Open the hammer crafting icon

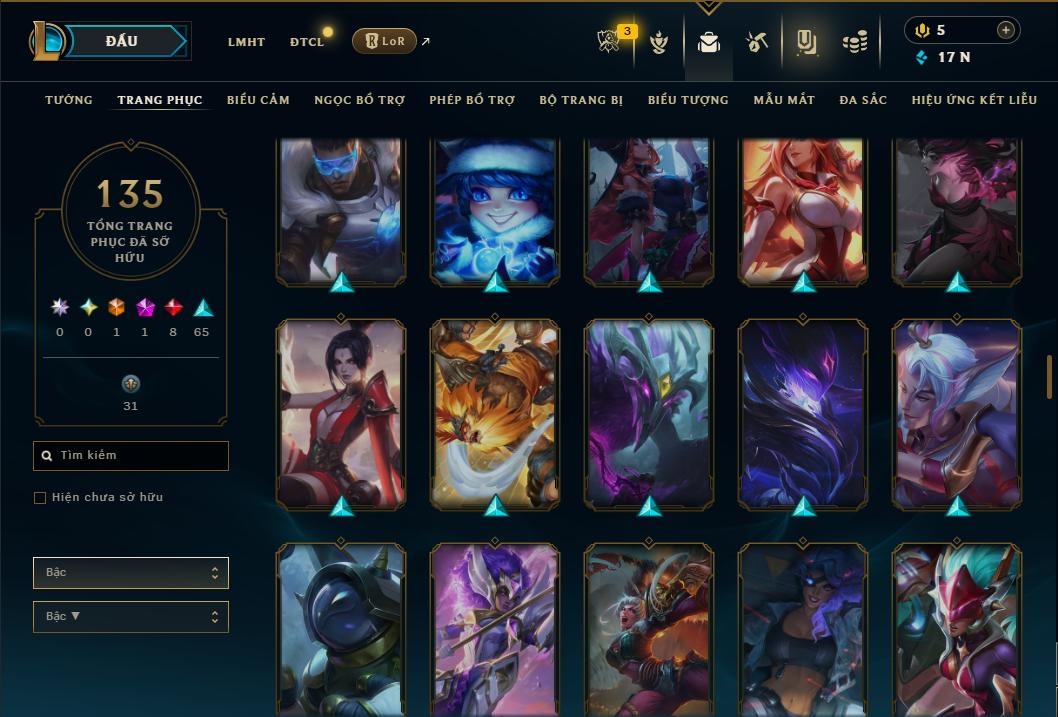click(756, 42)
